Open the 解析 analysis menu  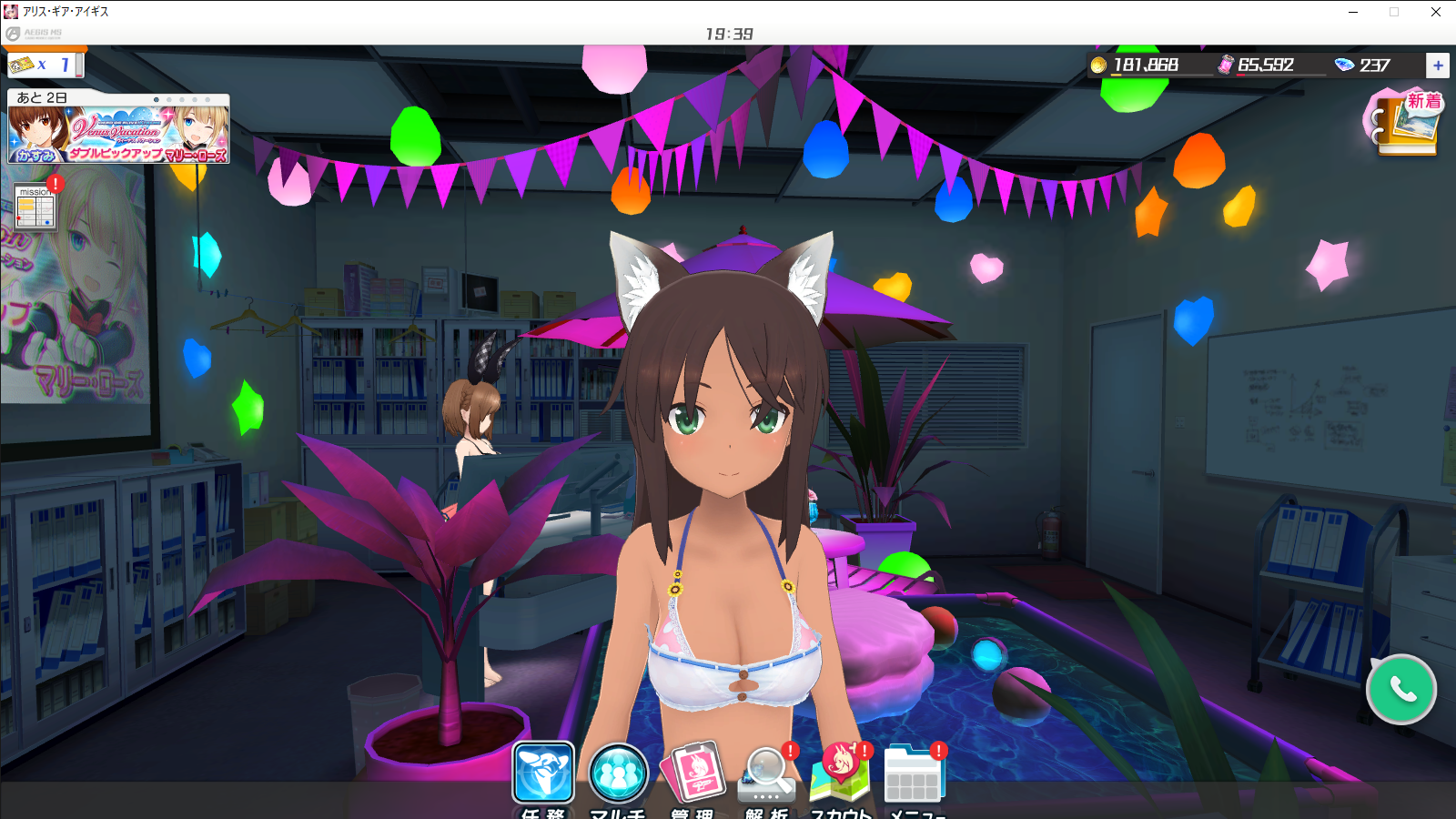[767, 775]
